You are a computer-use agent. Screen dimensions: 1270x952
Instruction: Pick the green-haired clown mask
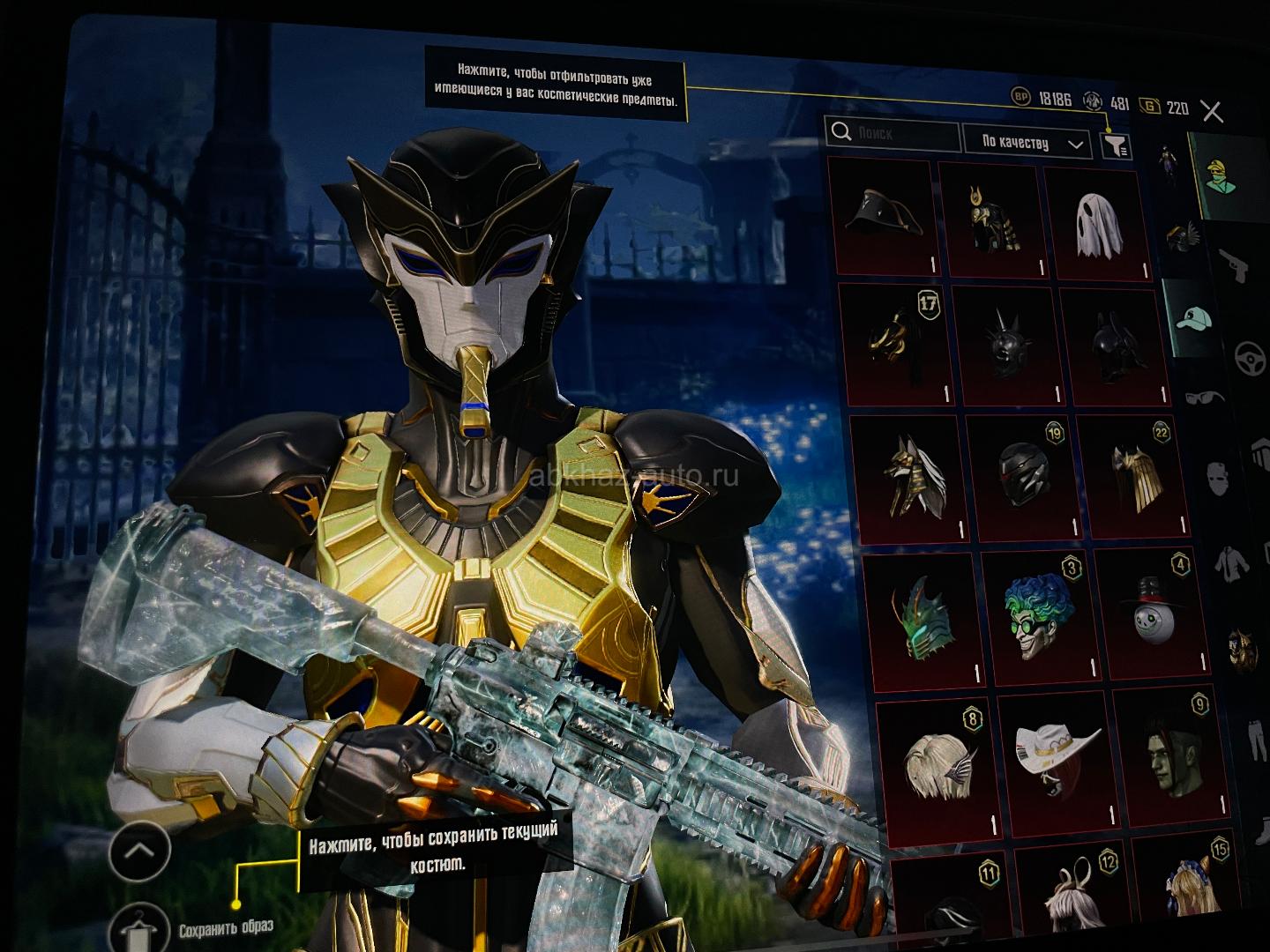[1035, 617]
